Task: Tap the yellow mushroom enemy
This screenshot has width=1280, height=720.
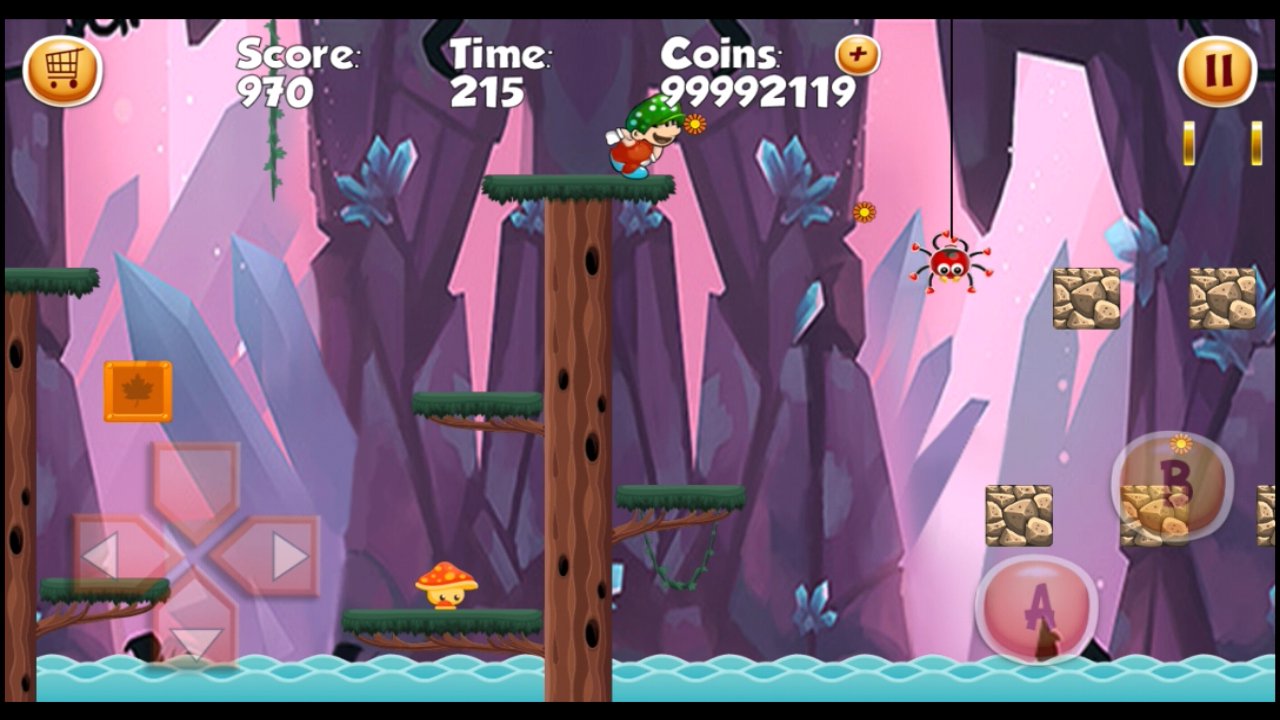Action: [x=446, y=588]
